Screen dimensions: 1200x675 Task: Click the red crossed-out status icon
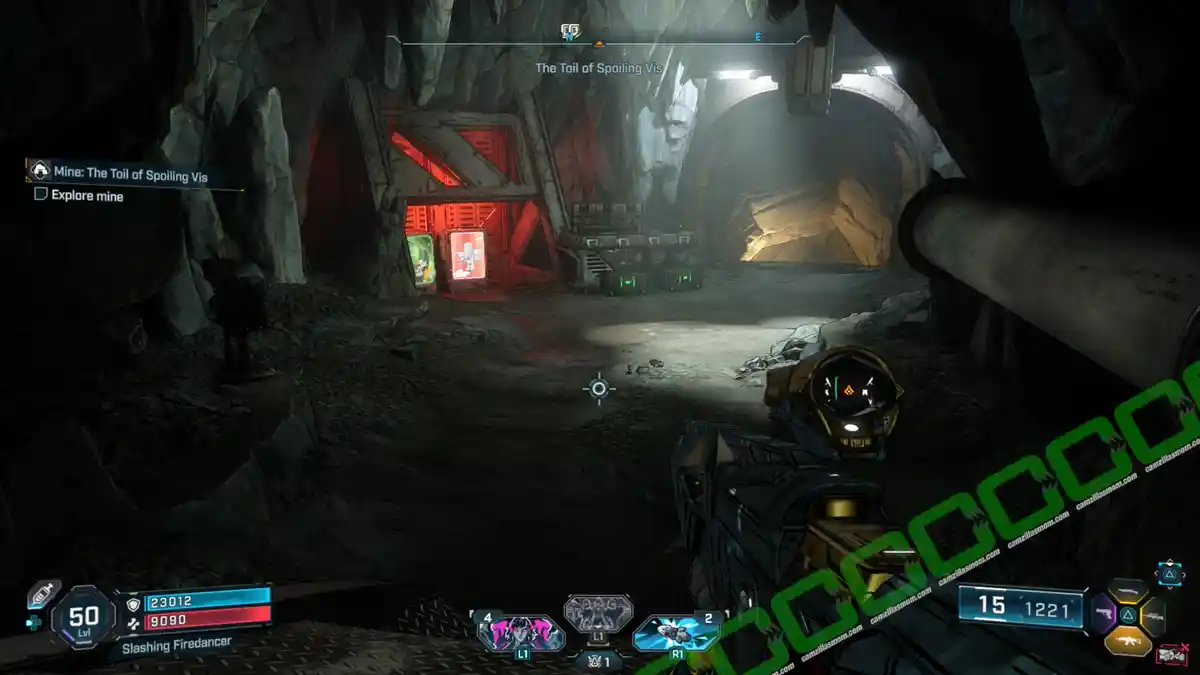[1171, 654]
